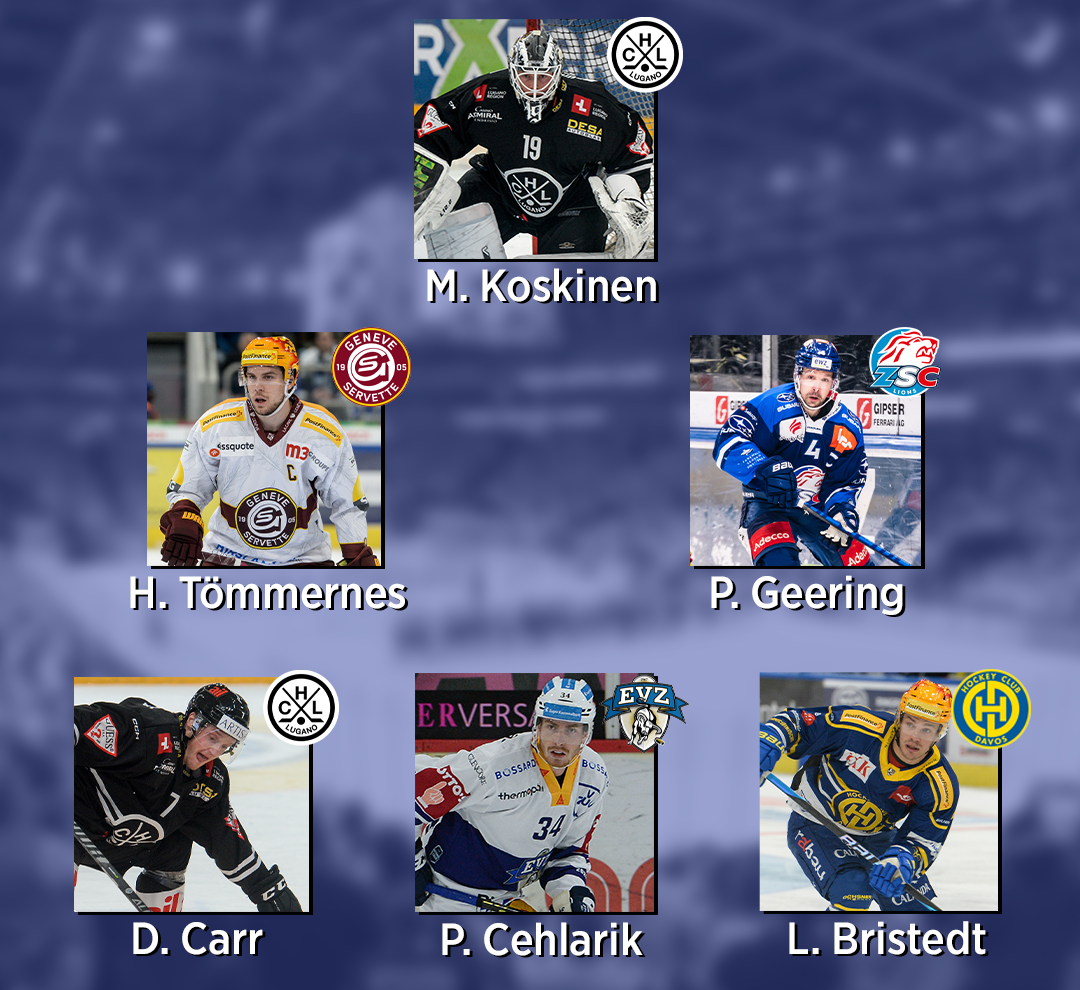Click the Hockey Club Davos logo

991,709
